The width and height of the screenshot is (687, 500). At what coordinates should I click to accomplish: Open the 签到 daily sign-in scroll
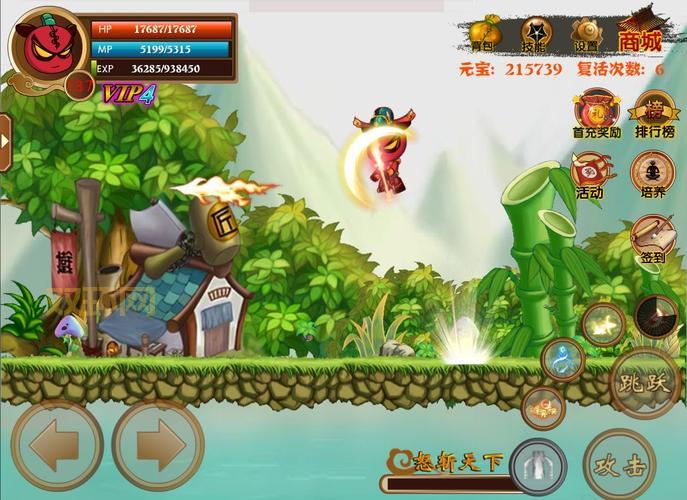[651, 240]
